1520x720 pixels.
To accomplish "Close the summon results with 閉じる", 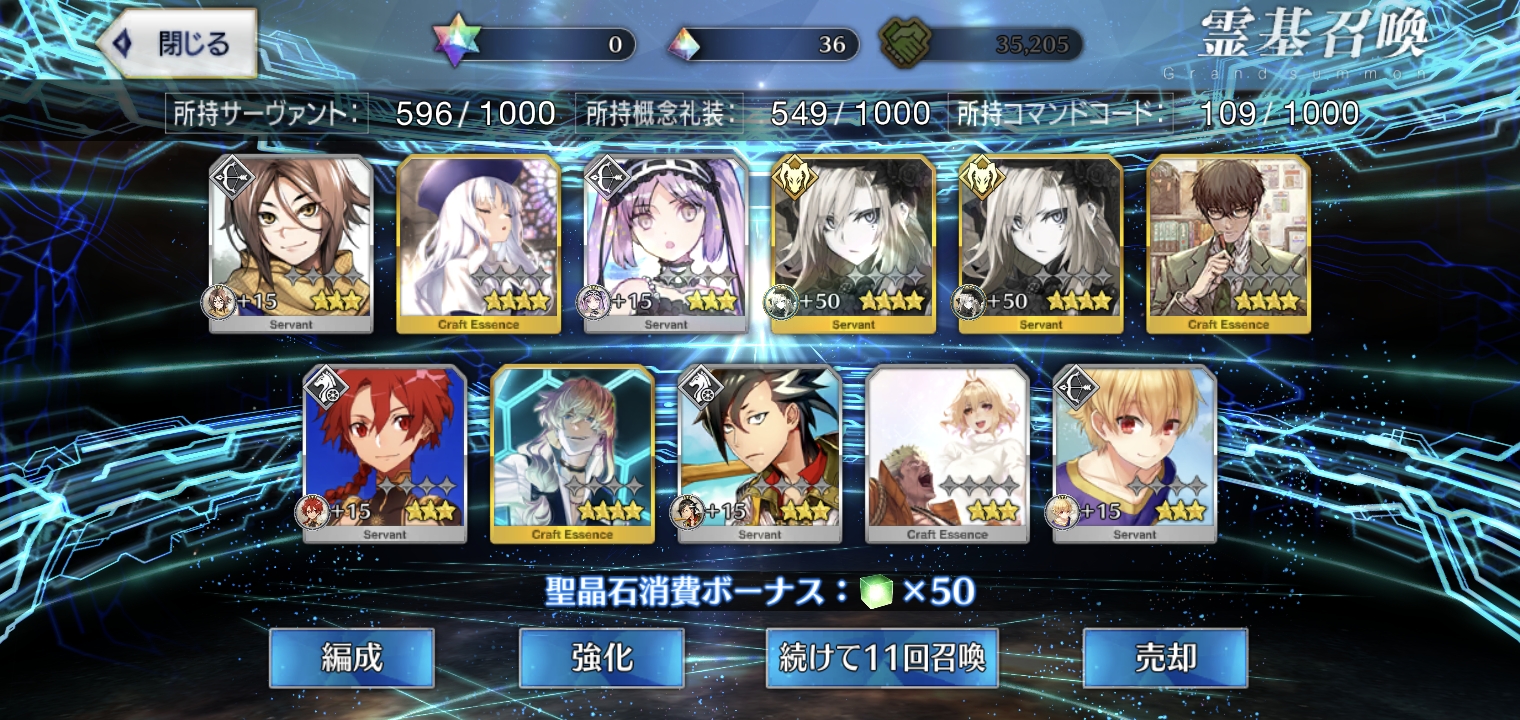I will [x=178, y=44].
